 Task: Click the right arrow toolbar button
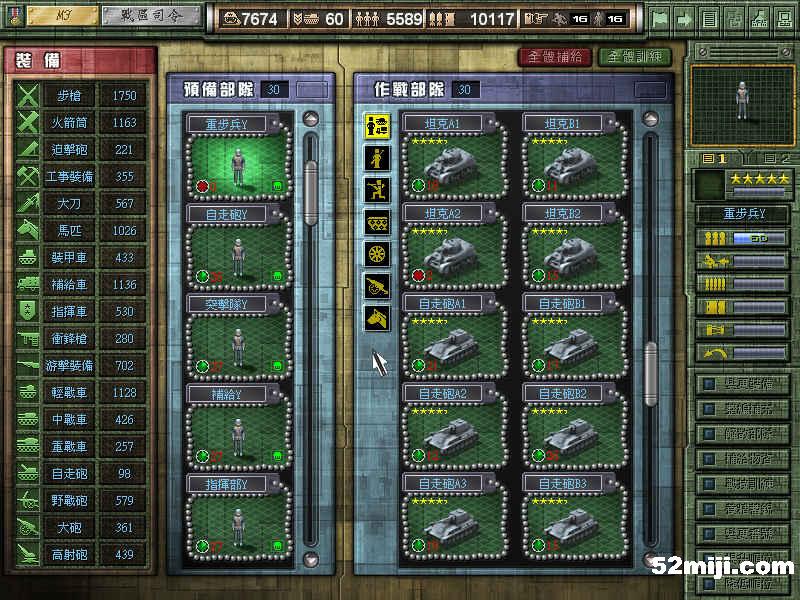(683, 18)
